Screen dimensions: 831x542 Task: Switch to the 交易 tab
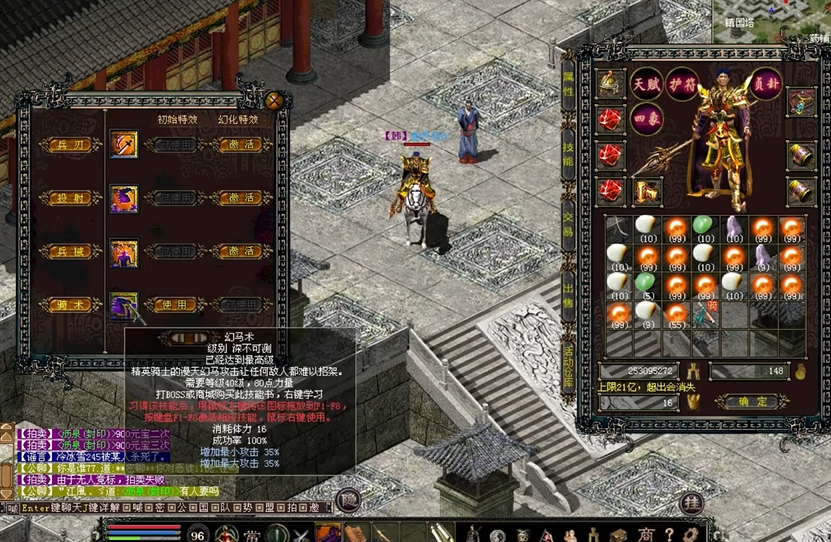pyautogui.click(x=568, y=224)
